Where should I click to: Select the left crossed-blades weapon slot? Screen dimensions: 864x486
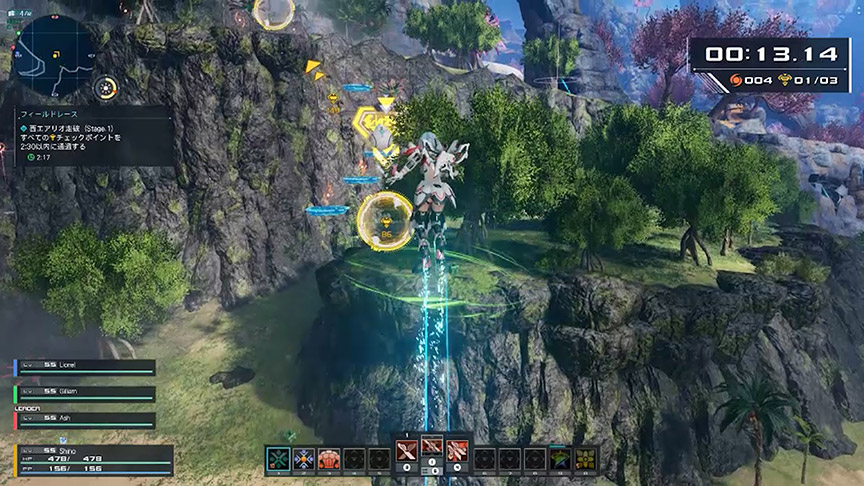pos(406,451)
